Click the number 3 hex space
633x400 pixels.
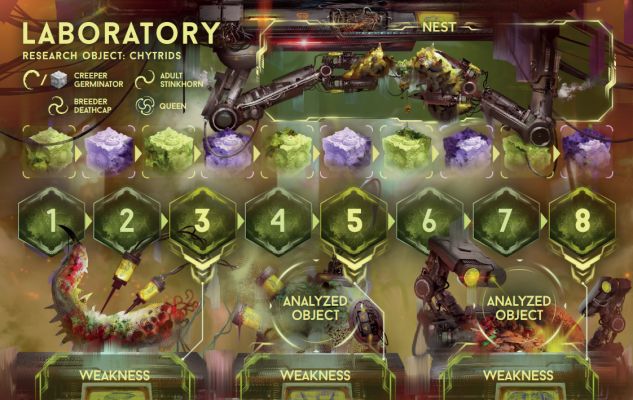tap(203, 220)
